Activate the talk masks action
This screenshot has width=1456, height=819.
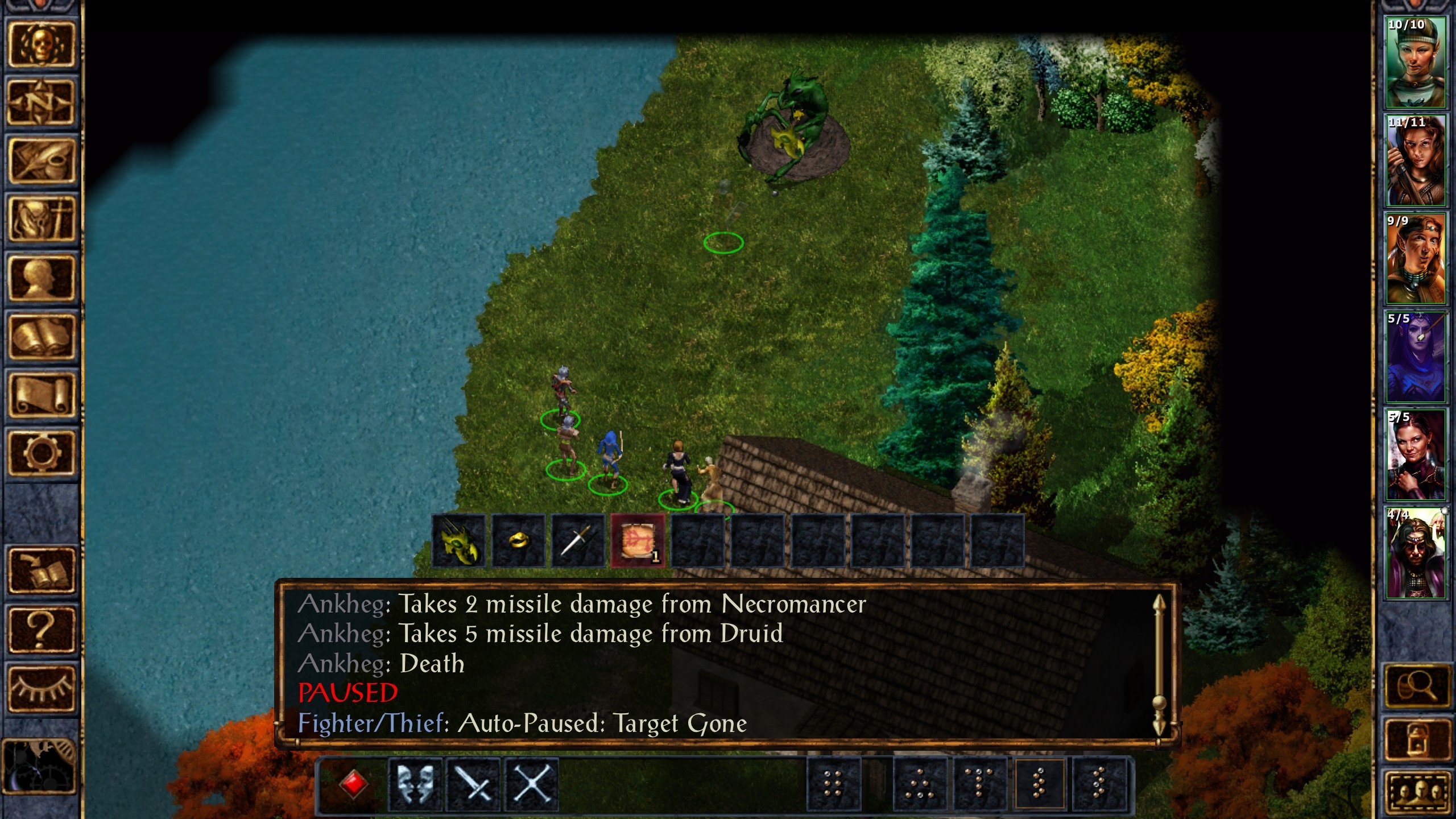(x=415, y=785)
